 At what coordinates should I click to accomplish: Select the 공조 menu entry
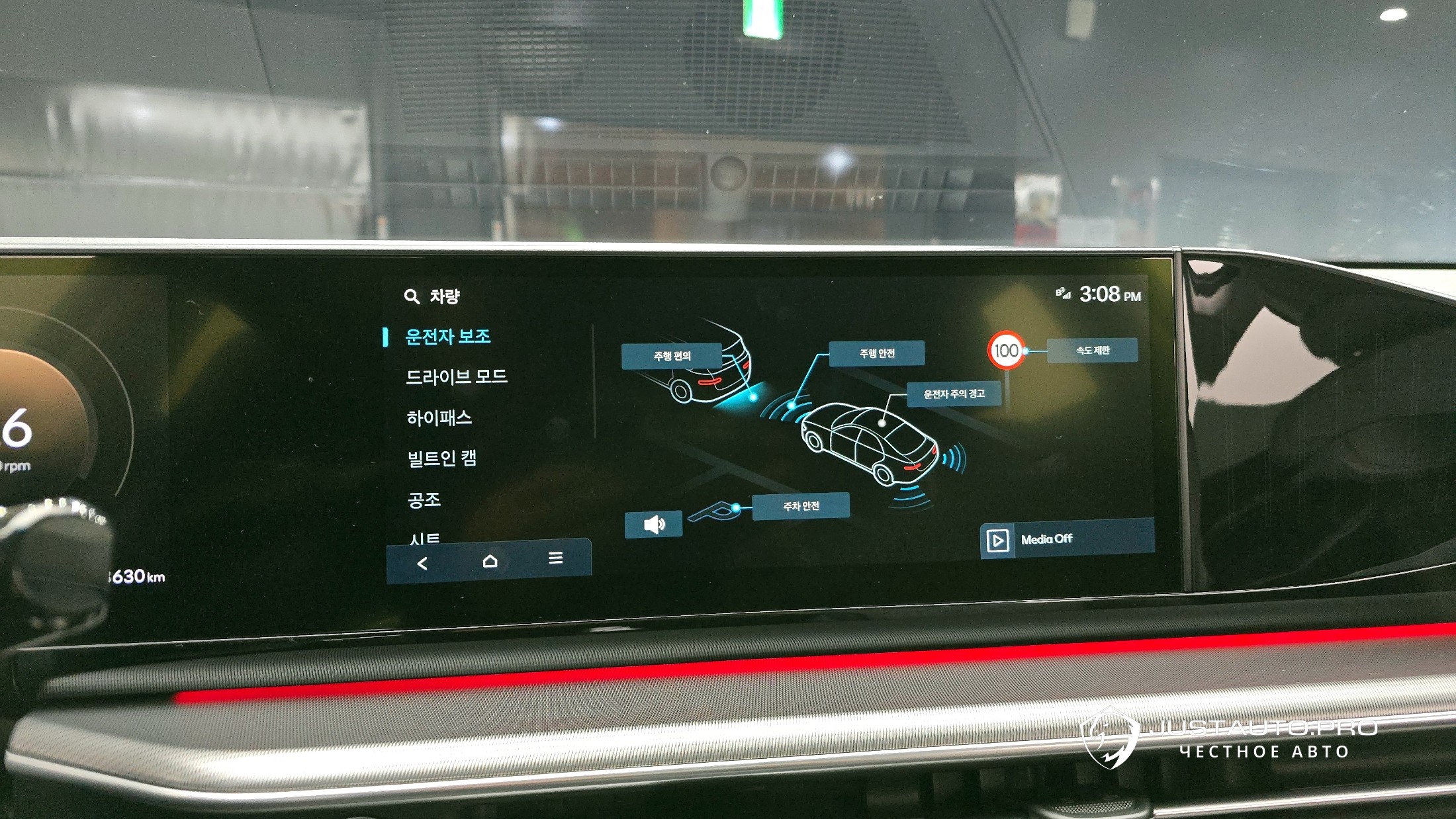tap(424, 499)
